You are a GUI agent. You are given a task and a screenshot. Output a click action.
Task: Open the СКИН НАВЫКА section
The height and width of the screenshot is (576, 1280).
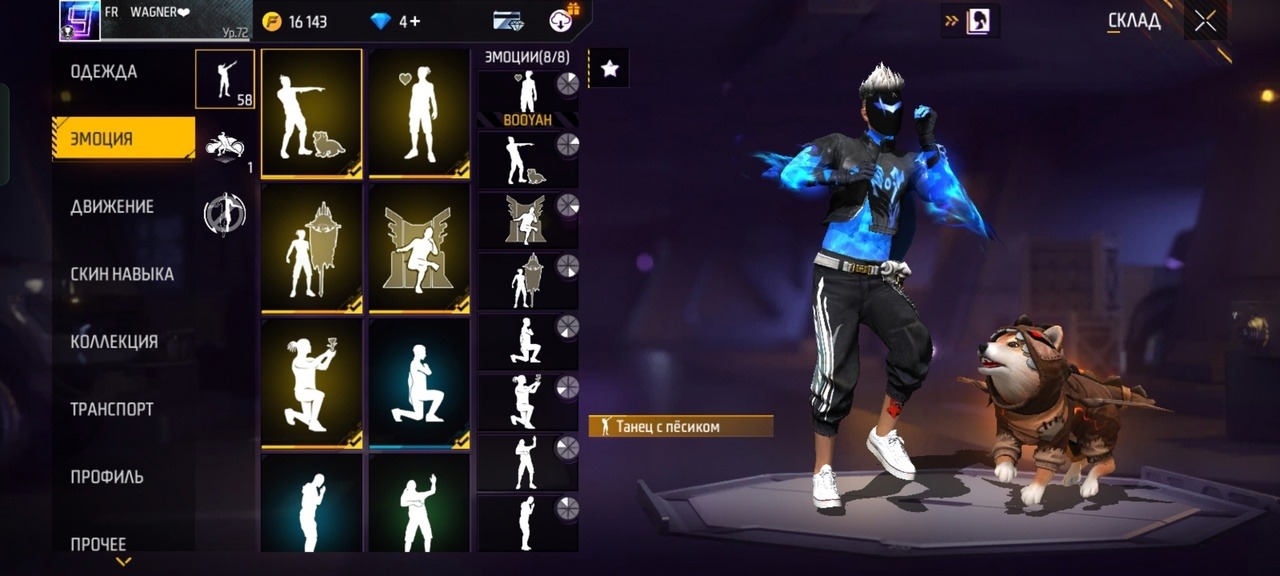pos(122,274)
